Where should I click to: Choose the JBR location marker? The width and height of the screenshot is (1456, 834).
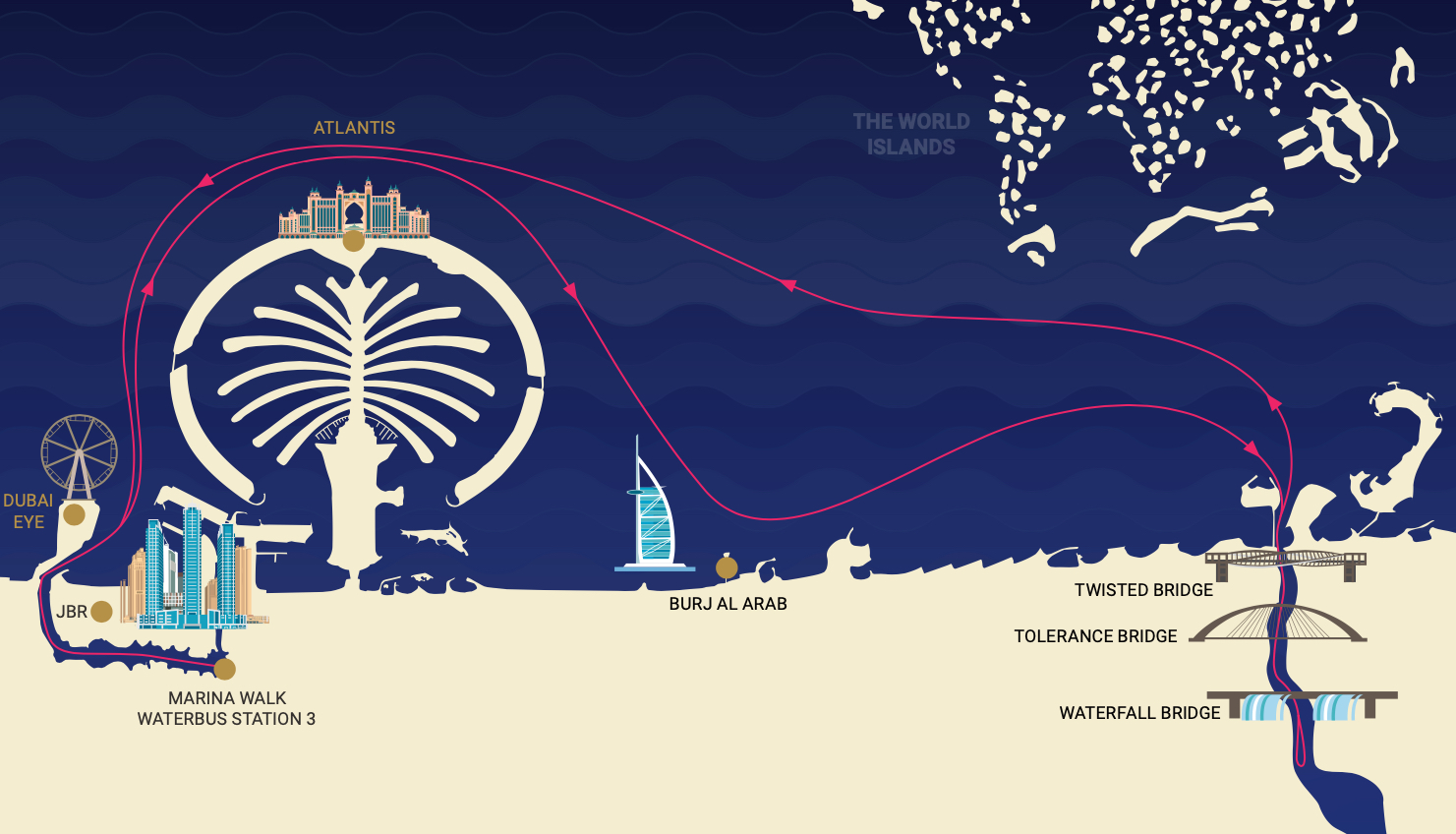pyautogui.click(x=101, y=612)
